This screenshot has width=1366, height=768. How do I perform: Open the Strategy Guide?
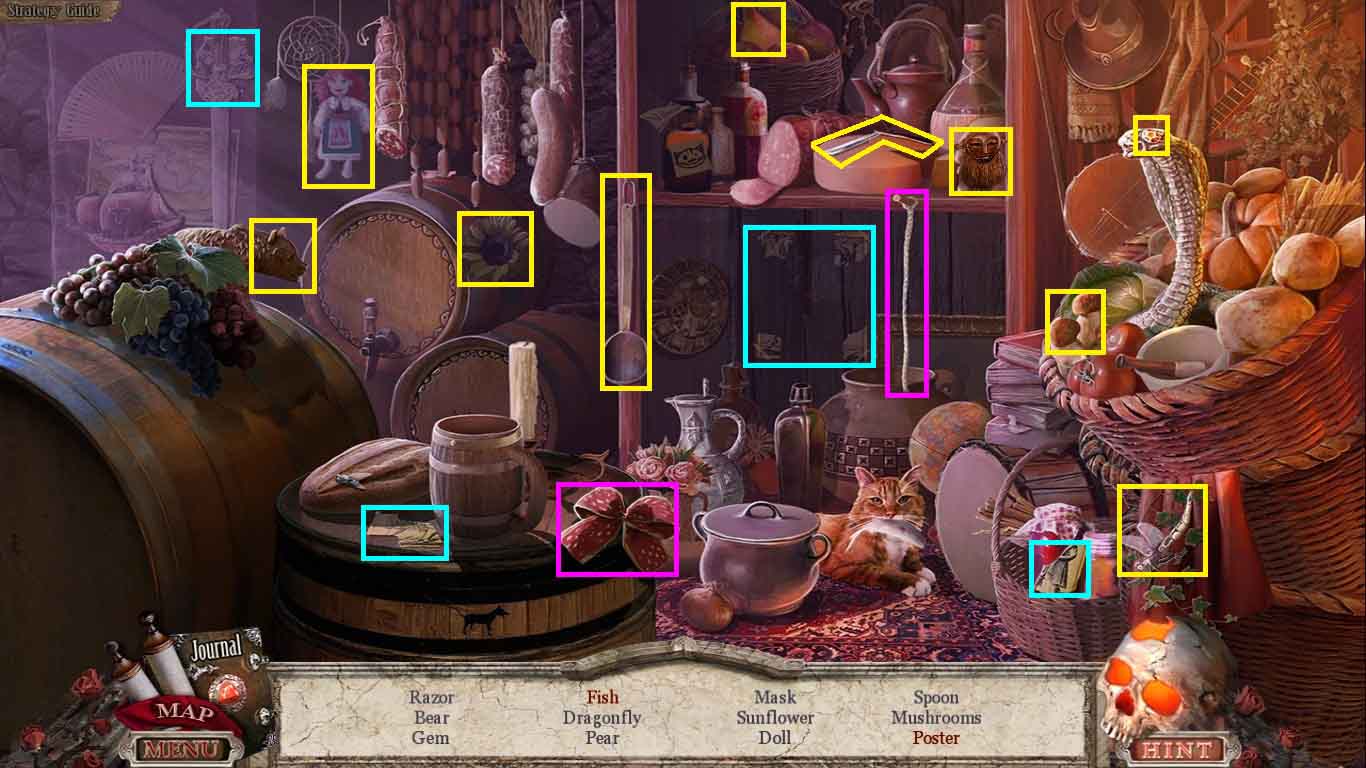(x=60, y=11)
